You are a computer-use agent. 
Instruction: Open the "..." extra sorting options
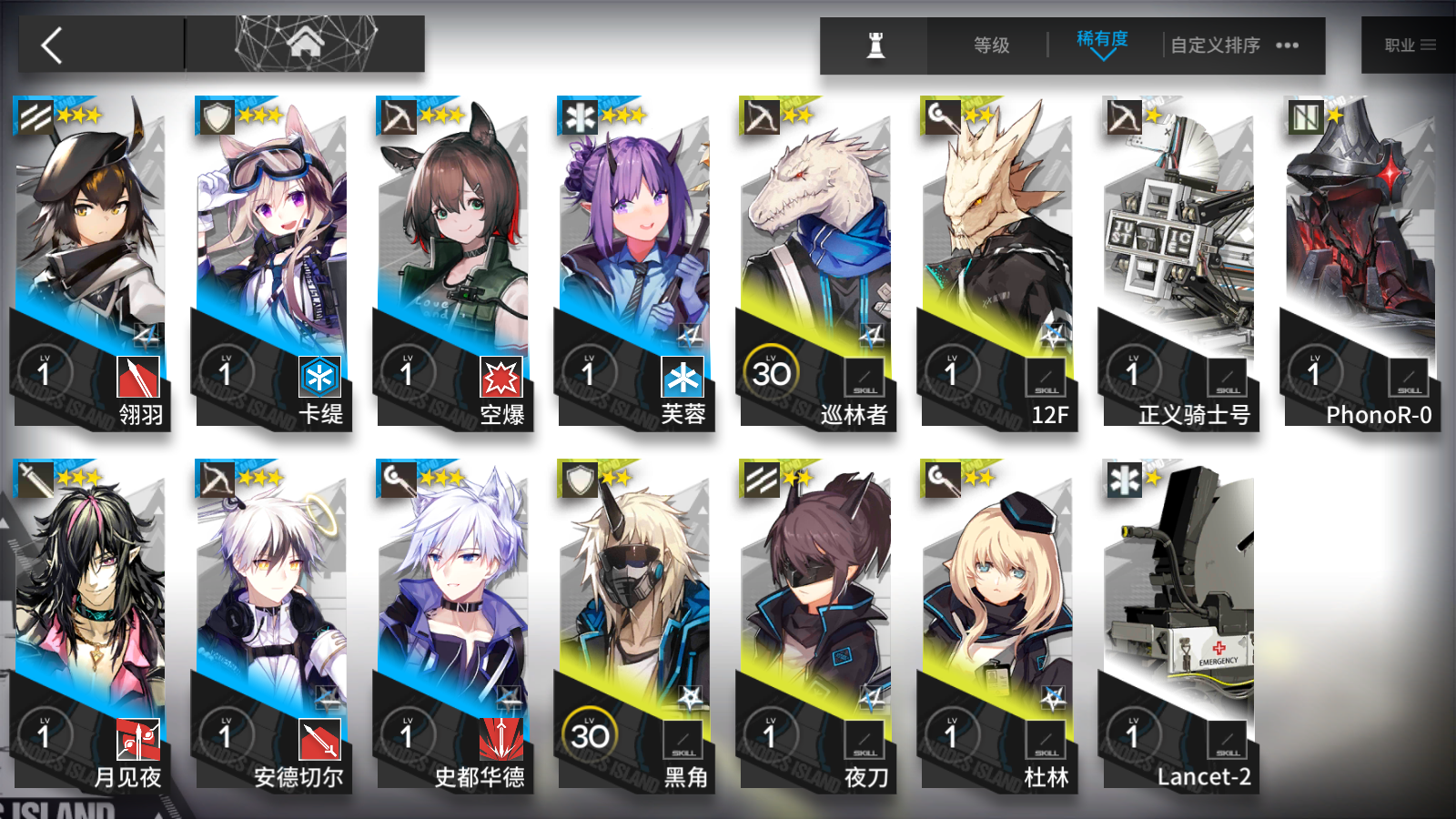tap(1288, 45)
